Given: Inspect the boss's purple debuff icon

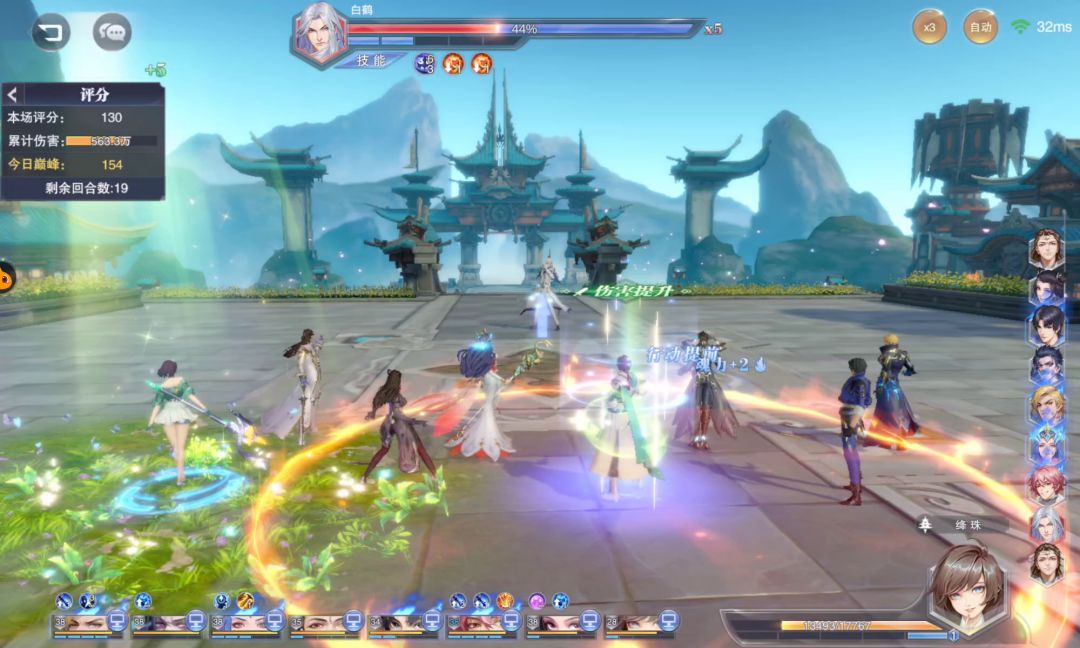Looking at the screenshot, I should click(424, 64).
